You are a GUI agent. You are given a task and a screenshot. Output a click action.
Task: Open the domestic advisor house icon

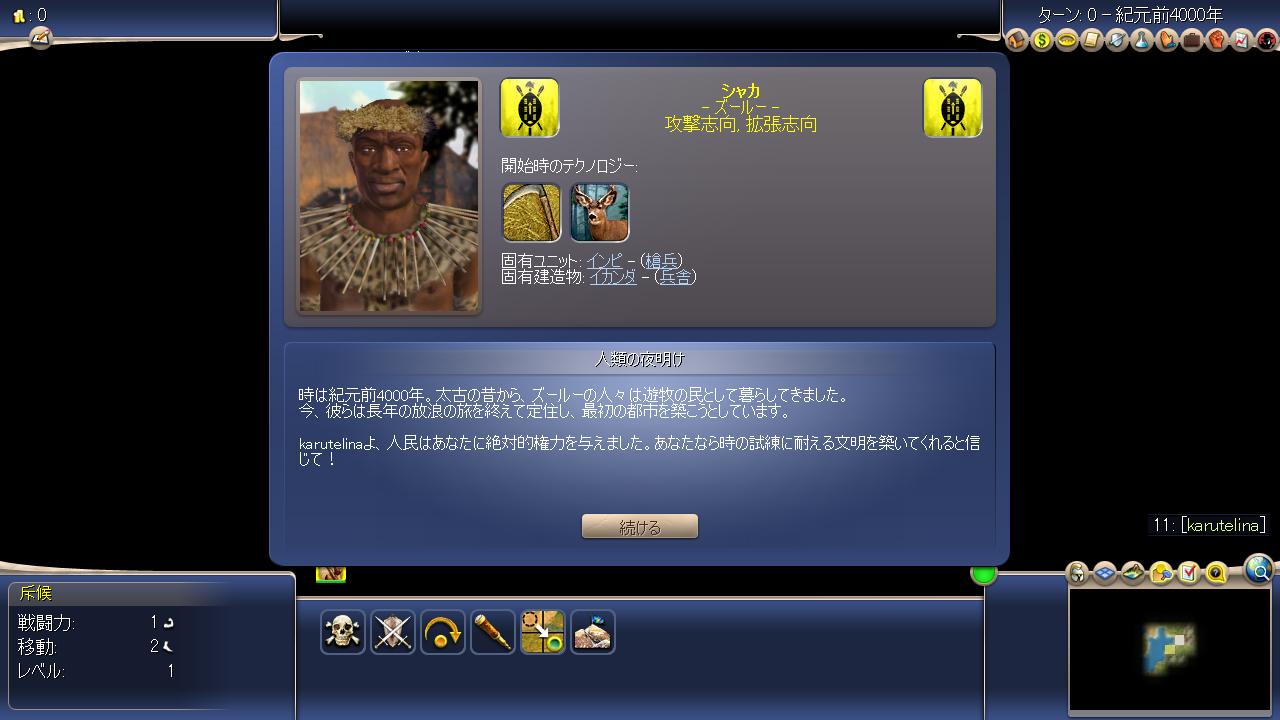[1015, 40]
